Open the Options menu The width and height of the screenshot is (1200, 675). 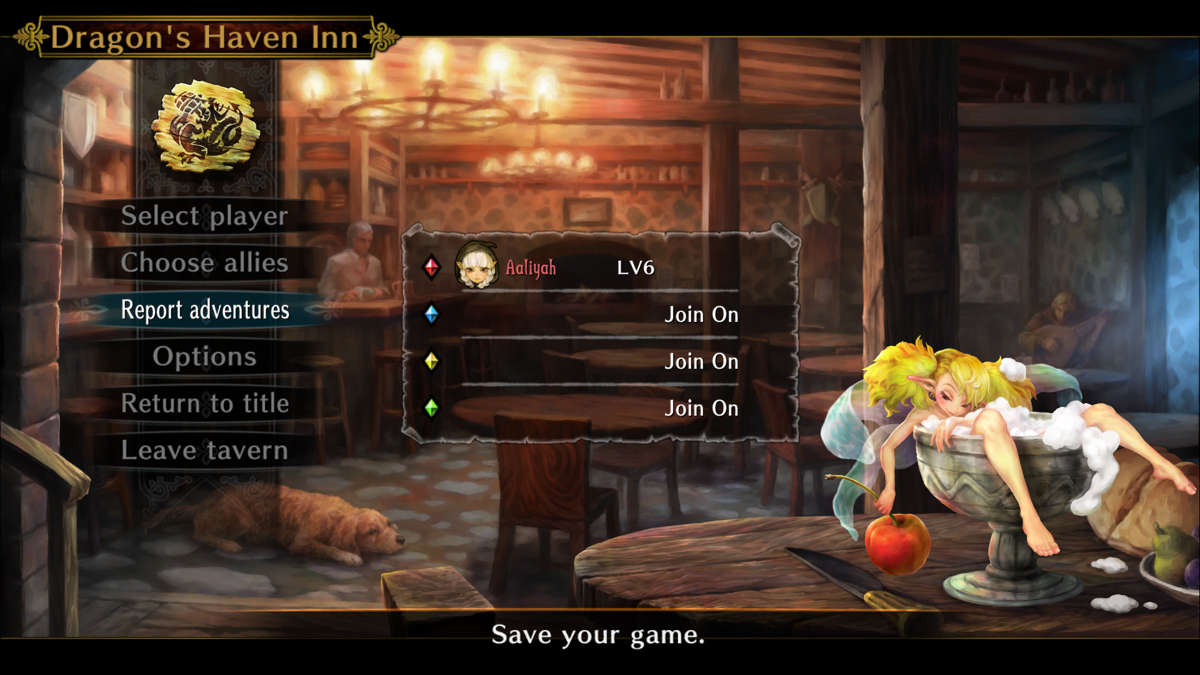click(x=204, y=357)
